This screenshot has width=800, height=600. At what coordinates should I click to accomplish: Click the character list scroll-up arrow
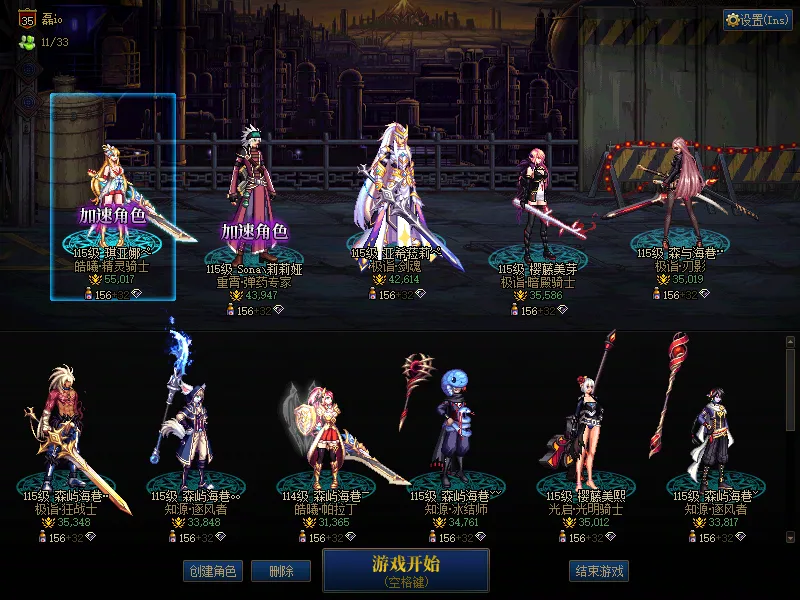coord(790,343)
